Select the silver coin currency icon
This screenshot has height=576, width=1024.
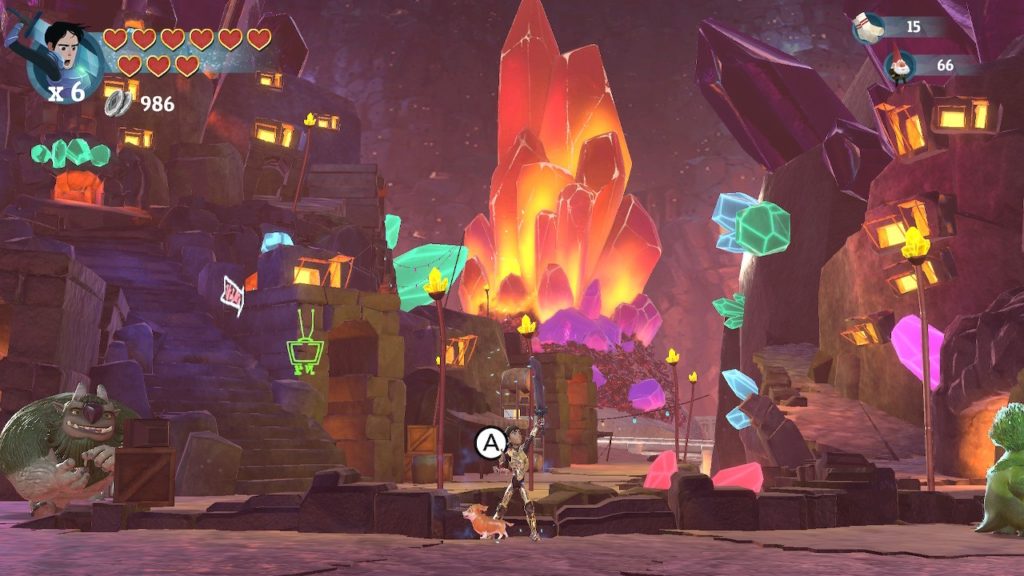pos(120,102)
